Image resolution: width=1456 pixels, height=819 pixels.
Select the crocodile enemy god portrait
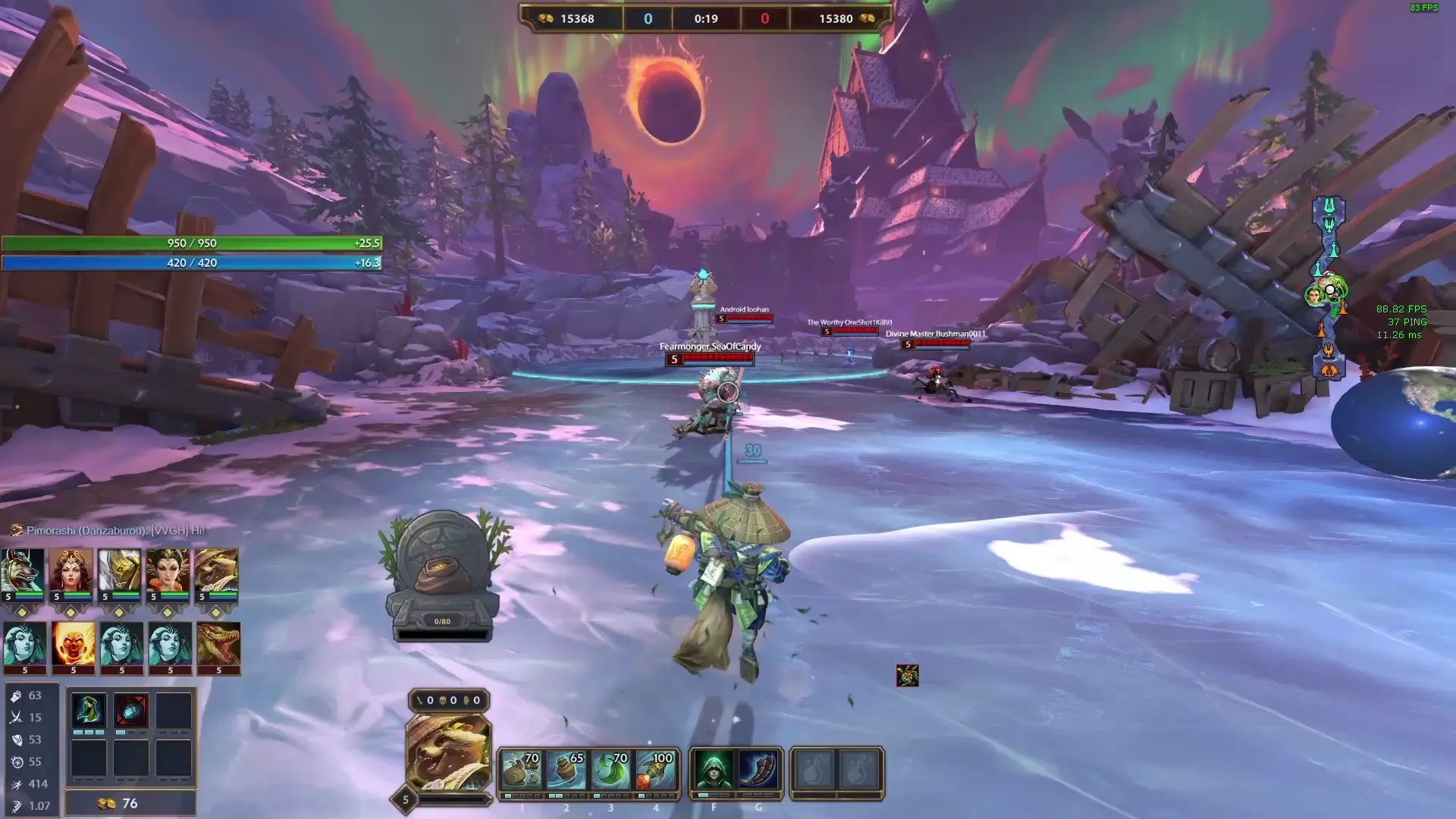pyautogui.click(x=218, y=644)
